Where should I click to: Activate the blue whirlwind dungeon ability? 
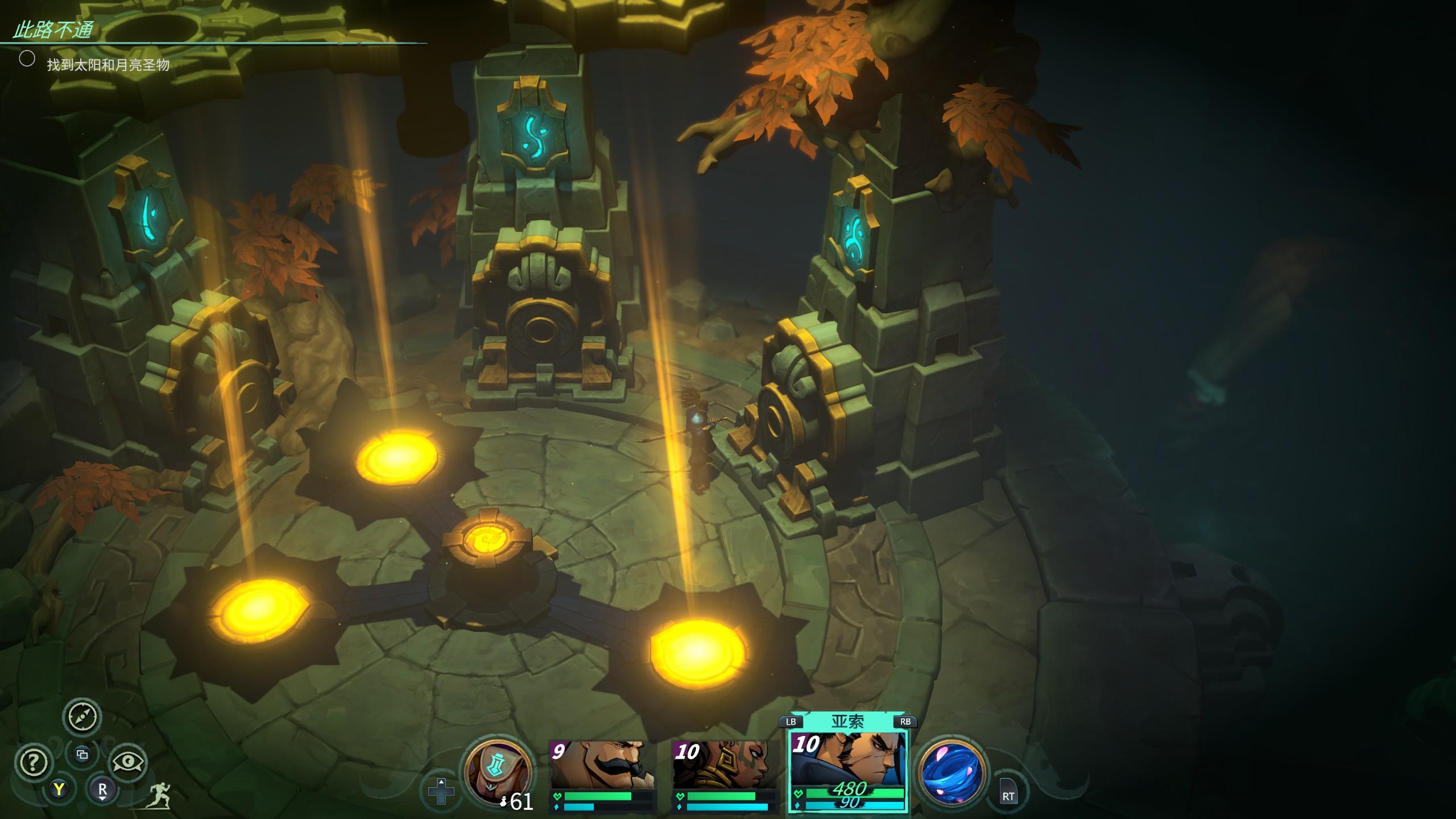point(952,772)
